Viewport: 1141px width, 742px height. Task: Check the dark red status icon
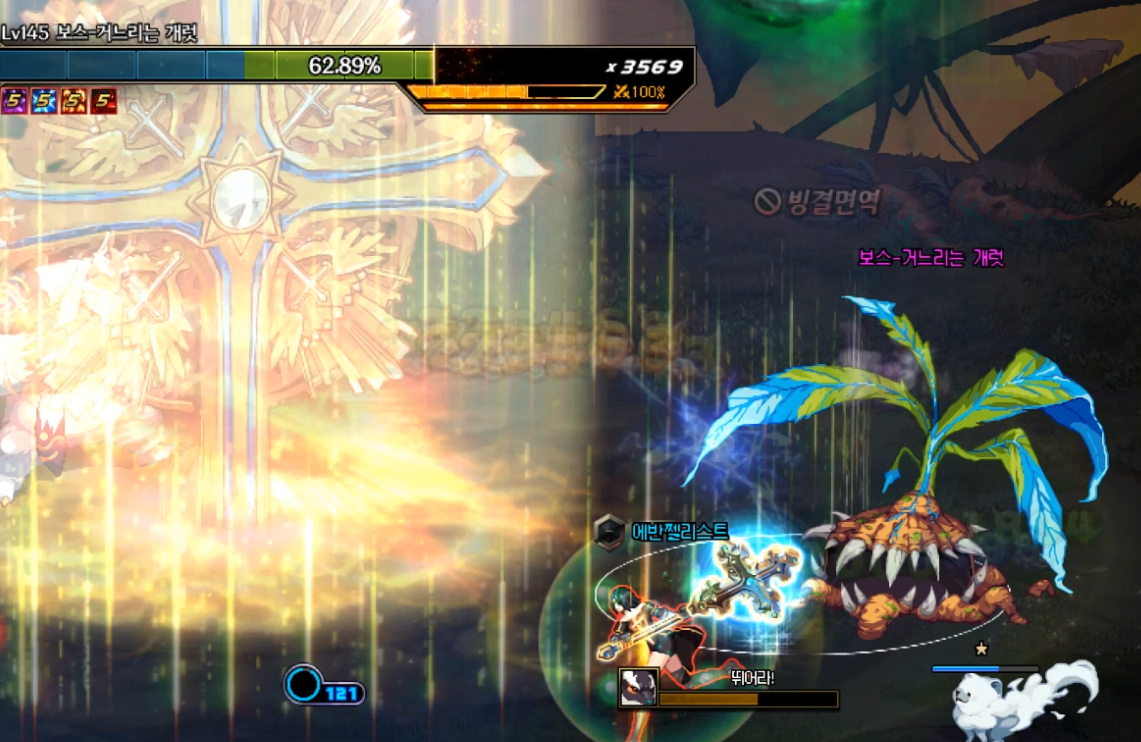[x=104, y=100]
